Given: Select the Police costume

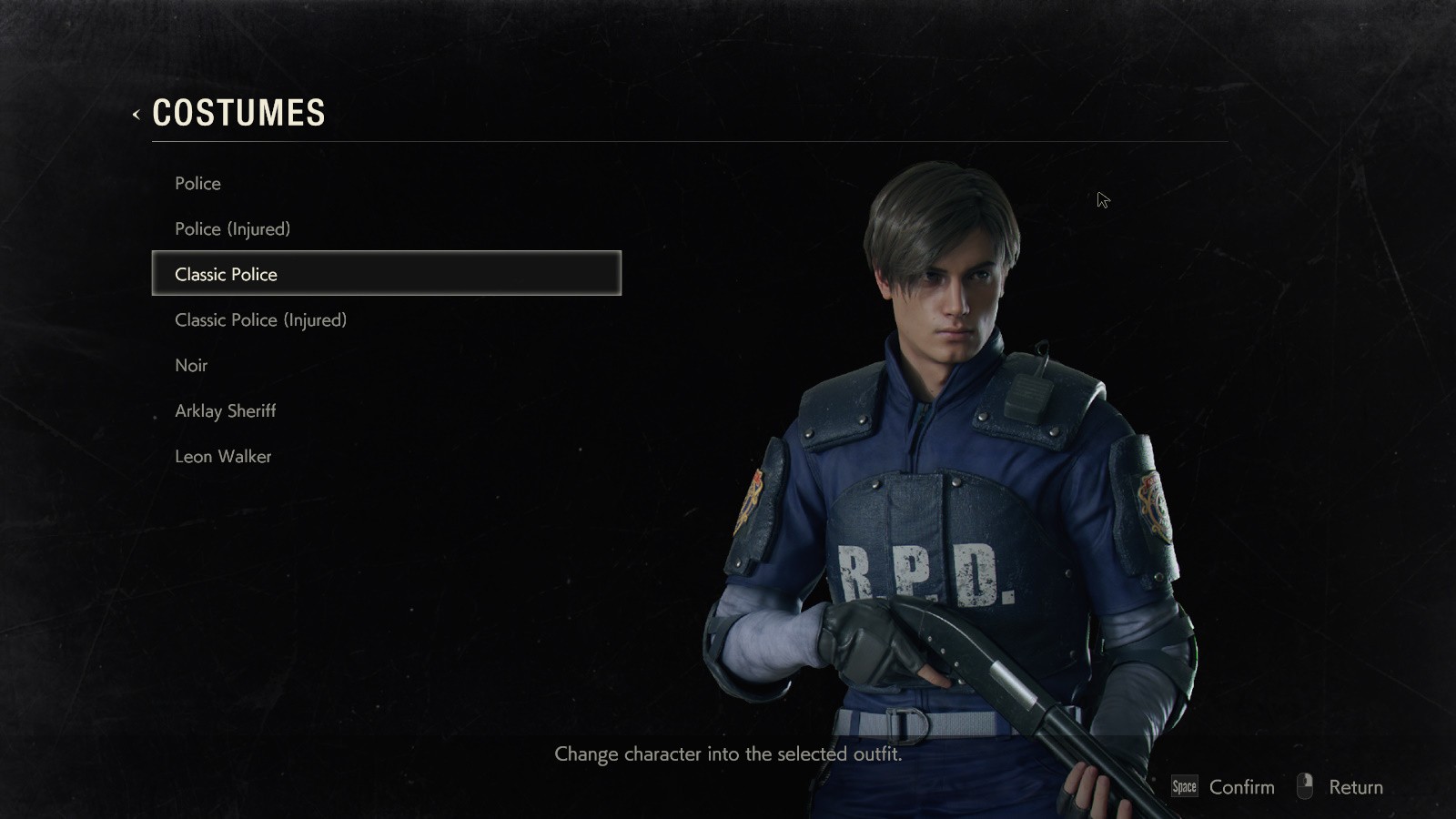Looking at the screenshot, I should coord(198,184).
